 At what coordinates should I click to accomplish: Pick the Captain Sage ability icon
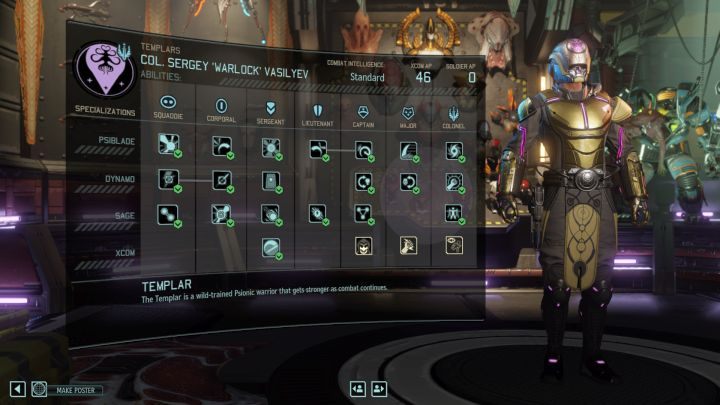click(363, 213)
